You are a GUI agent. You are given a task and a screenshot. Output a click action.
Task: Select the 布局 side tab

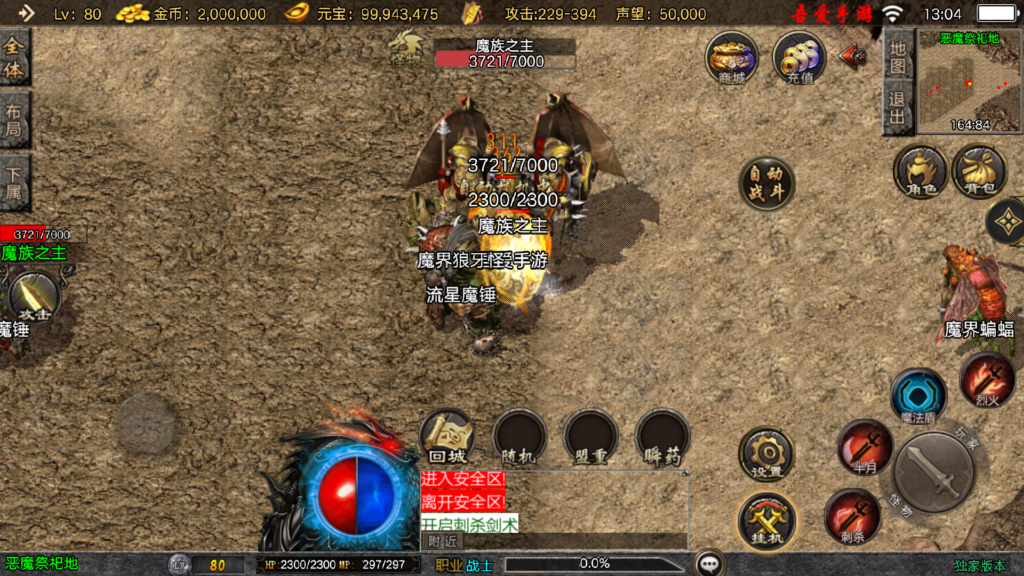[14, 120]
